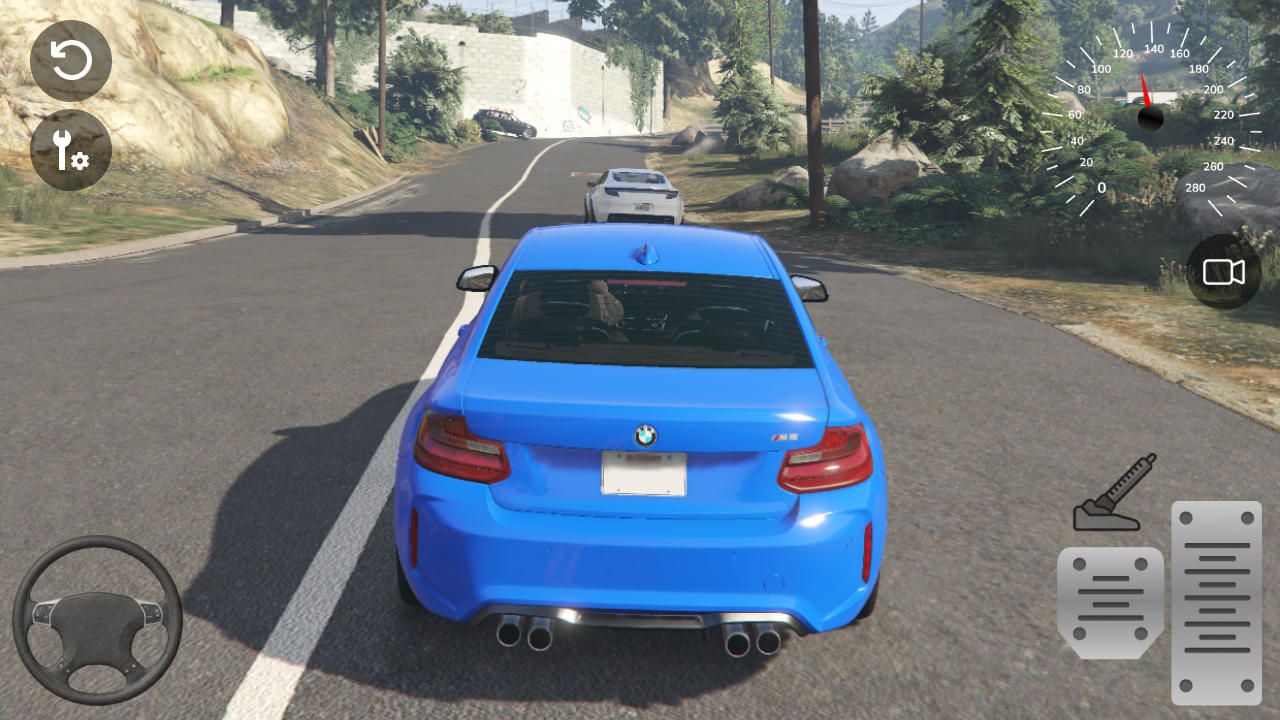This screenshot has height=720, width=1280.
Task: Tap the BMW emblem on the trunk
Action: (x=645, y=434)
